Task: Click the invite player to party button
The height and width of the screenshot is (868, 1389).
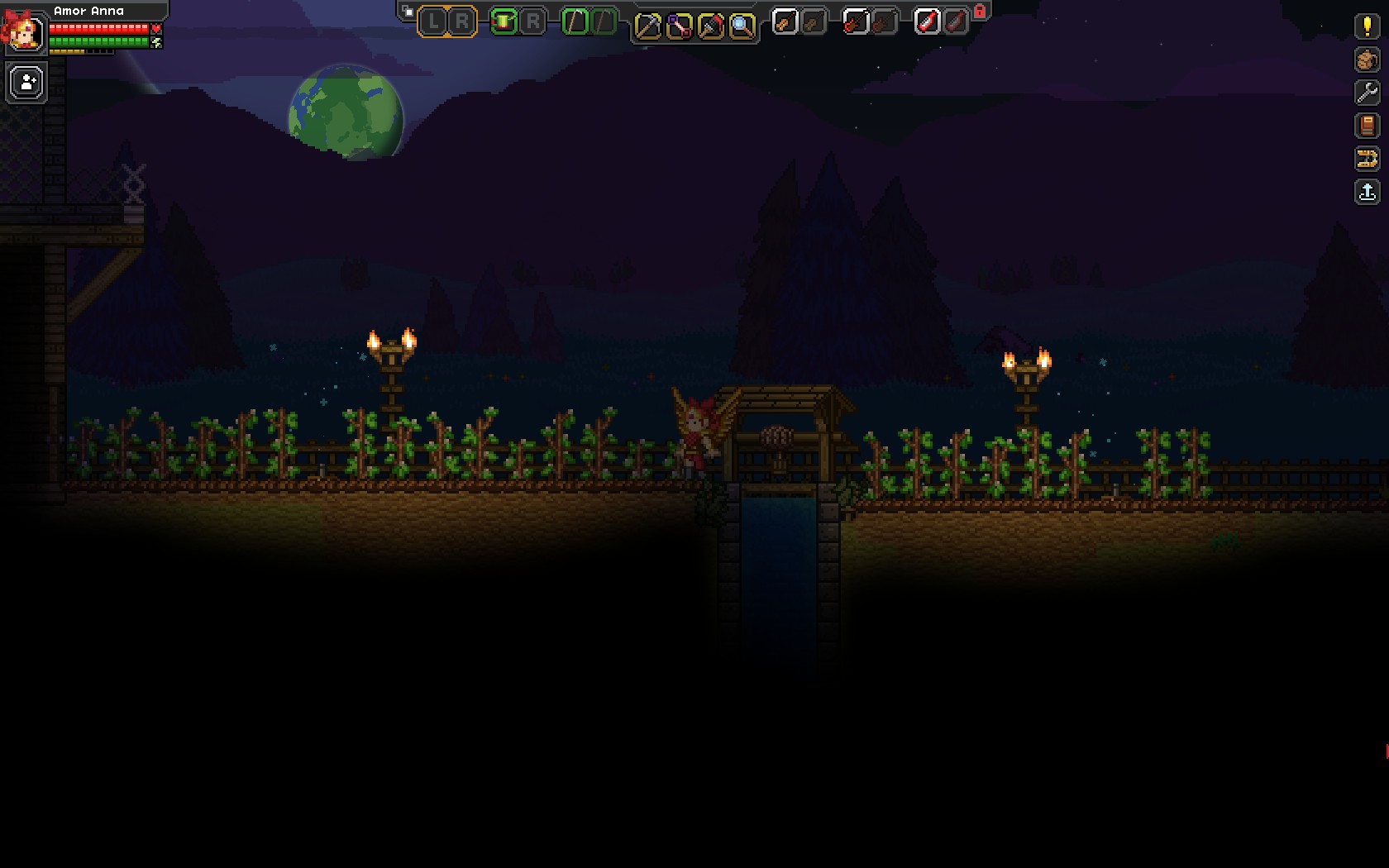Action: click(26, 83)
